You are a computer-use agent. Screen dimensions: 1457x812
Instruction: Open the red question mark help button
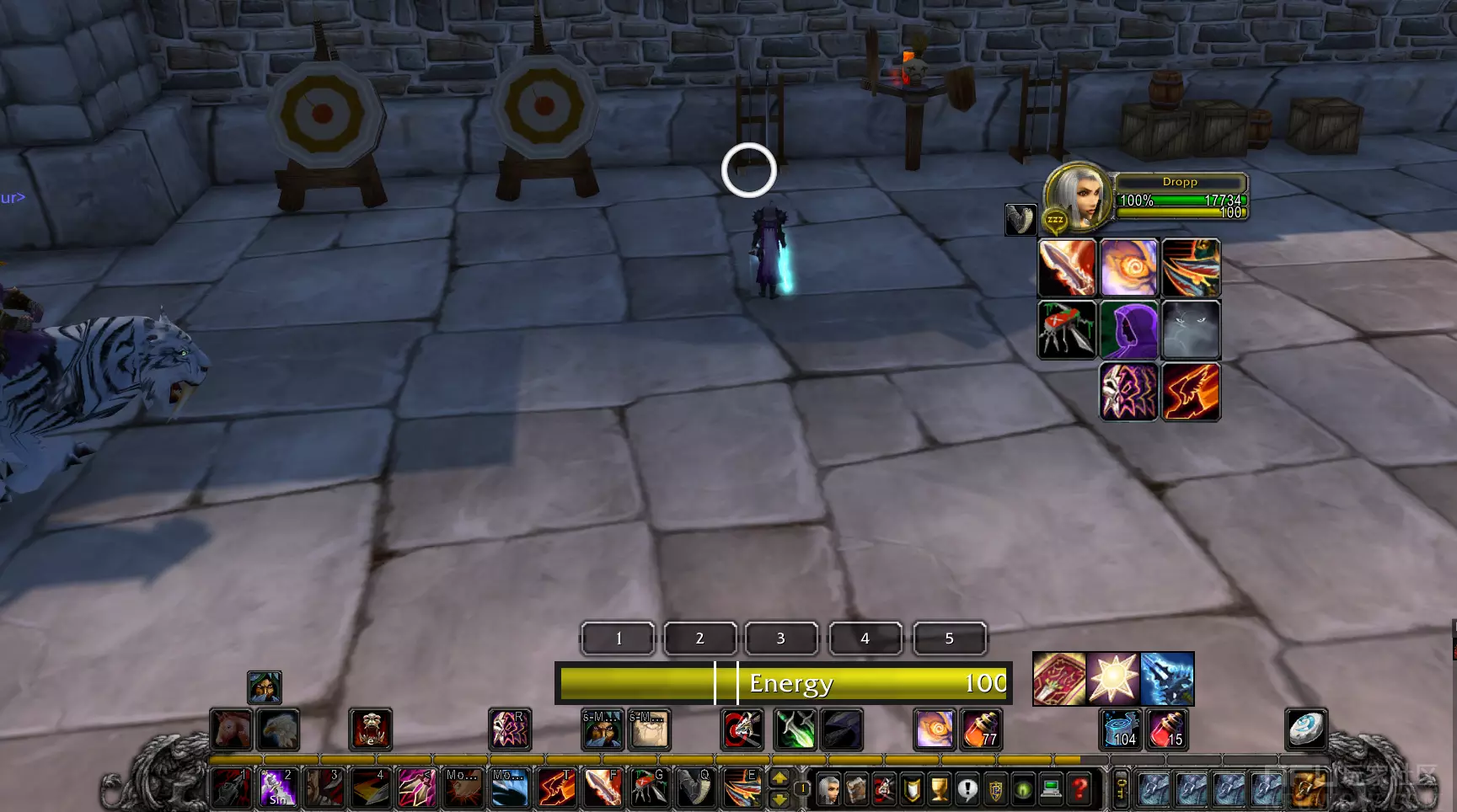[x=1079, y=789]
